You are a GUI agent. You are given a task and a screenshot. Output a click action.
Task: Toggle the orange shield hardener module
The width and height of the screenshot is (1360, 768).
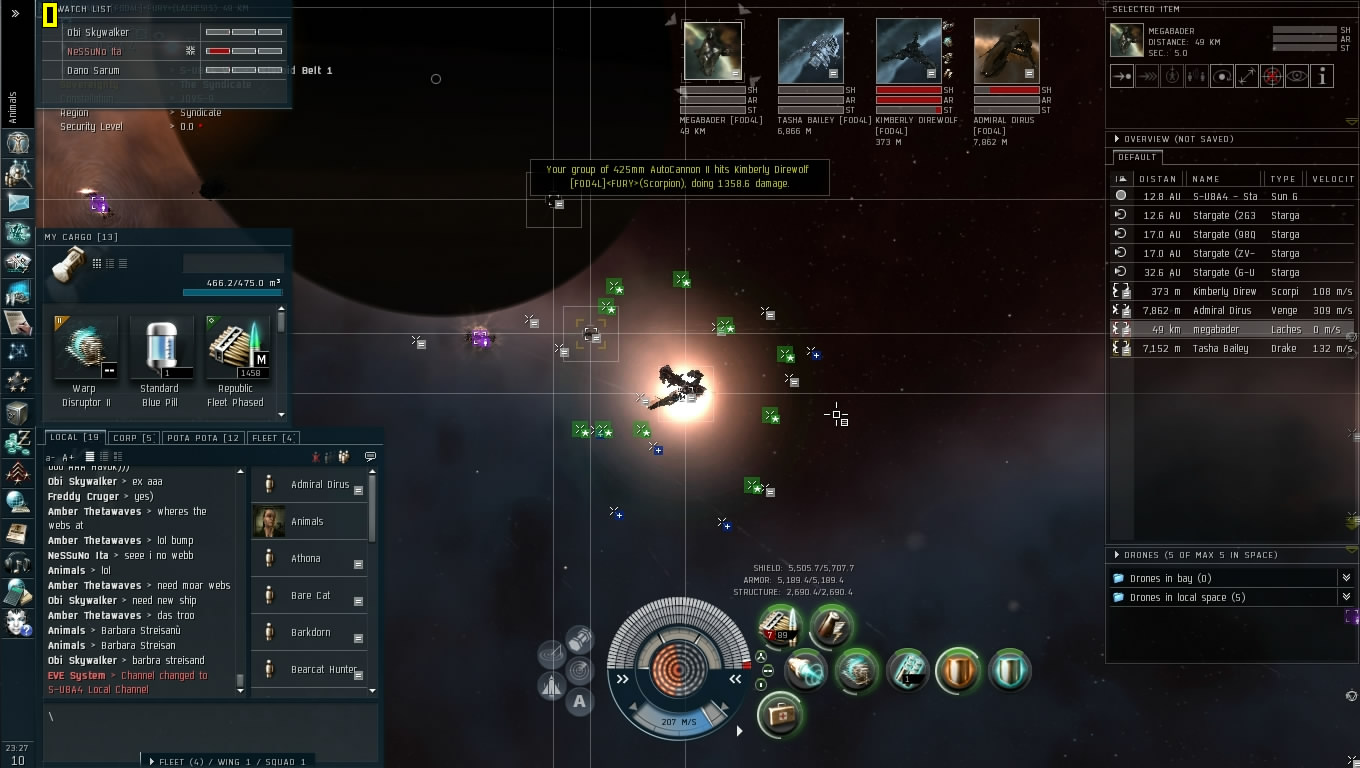click(957, 670)
